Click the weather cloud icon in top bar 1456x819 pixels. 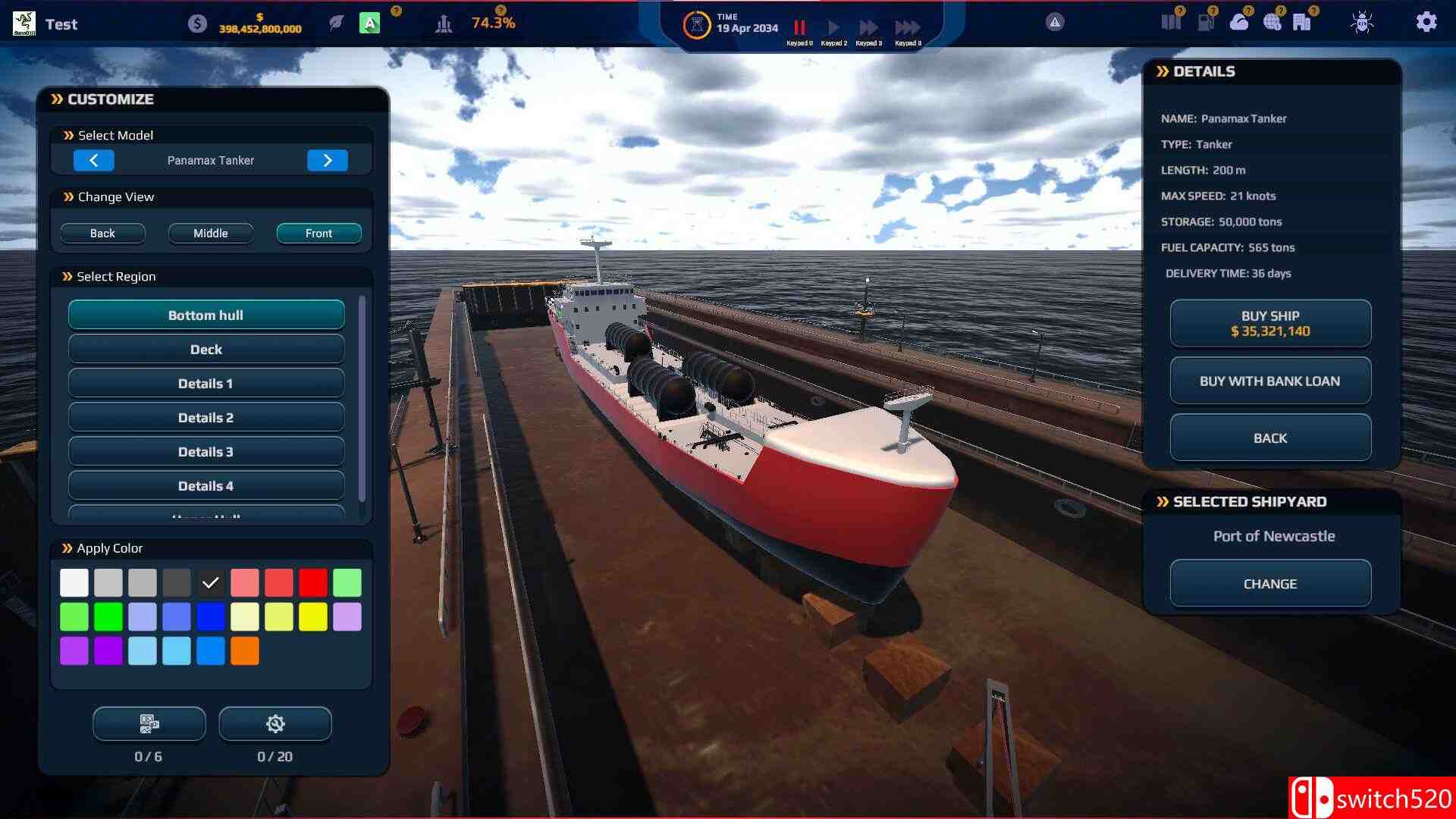[1239, 22]
